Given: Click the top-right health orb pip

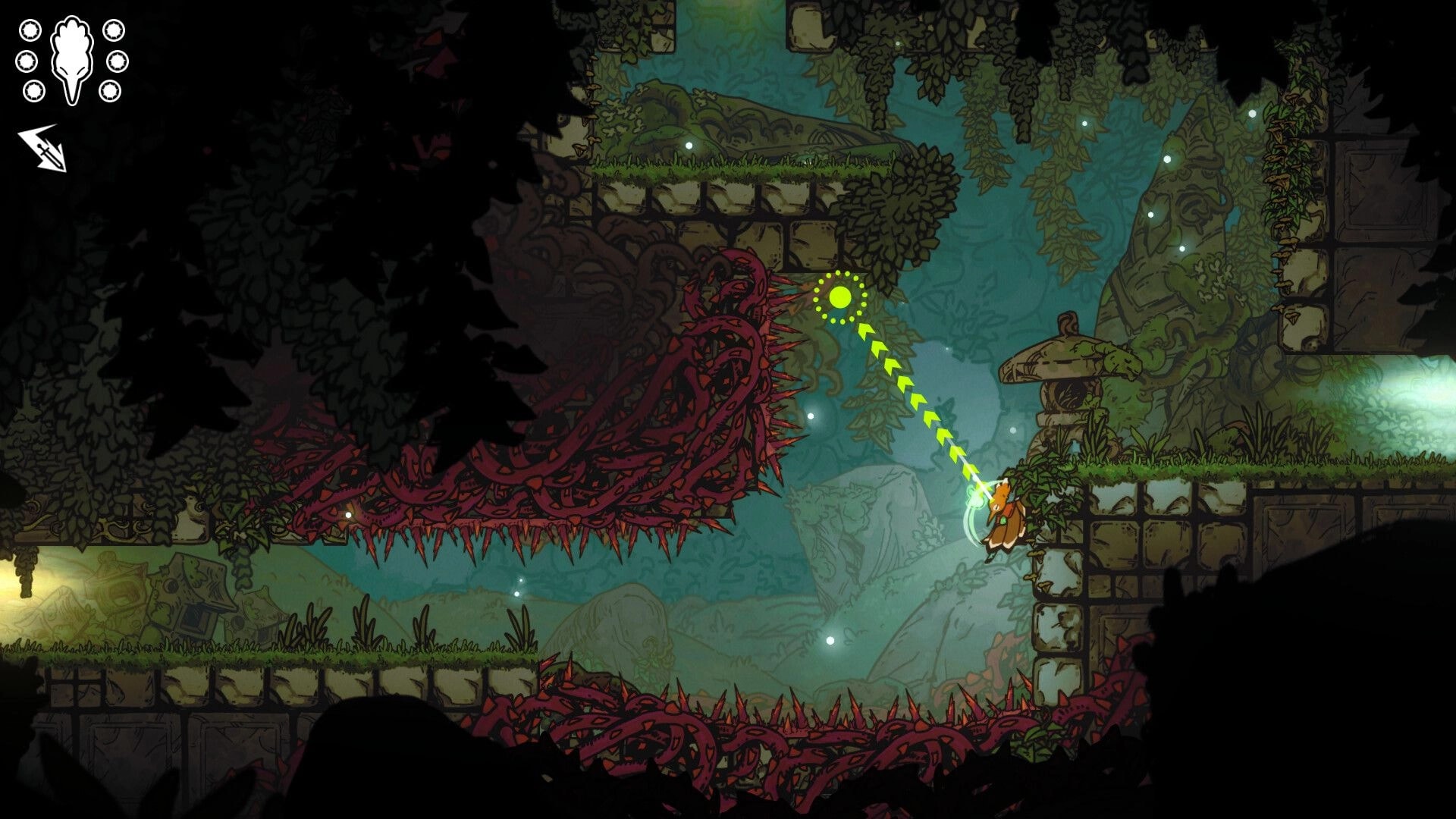Looking at the screenshot, I should [x=115, y=30].
